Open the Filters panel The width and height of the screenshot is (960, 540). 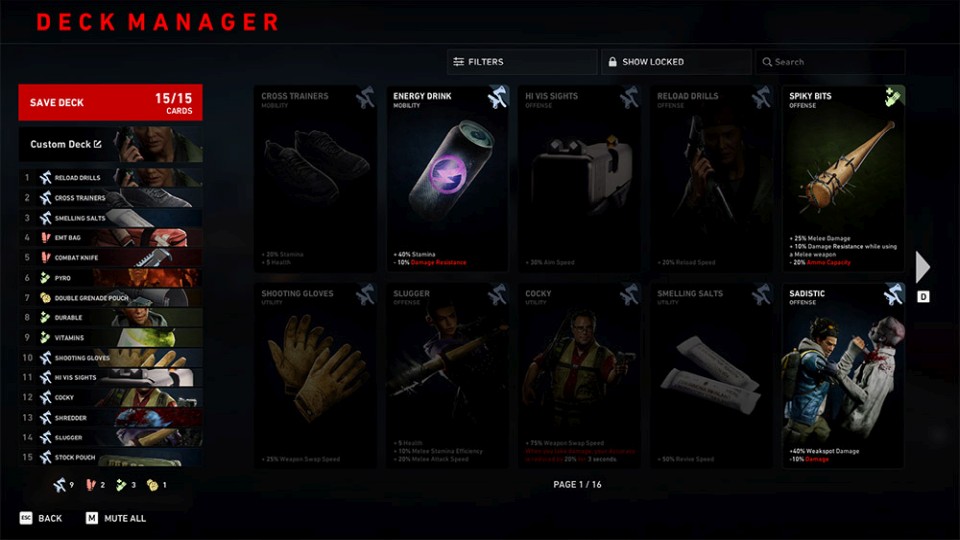tap(521, 62)
